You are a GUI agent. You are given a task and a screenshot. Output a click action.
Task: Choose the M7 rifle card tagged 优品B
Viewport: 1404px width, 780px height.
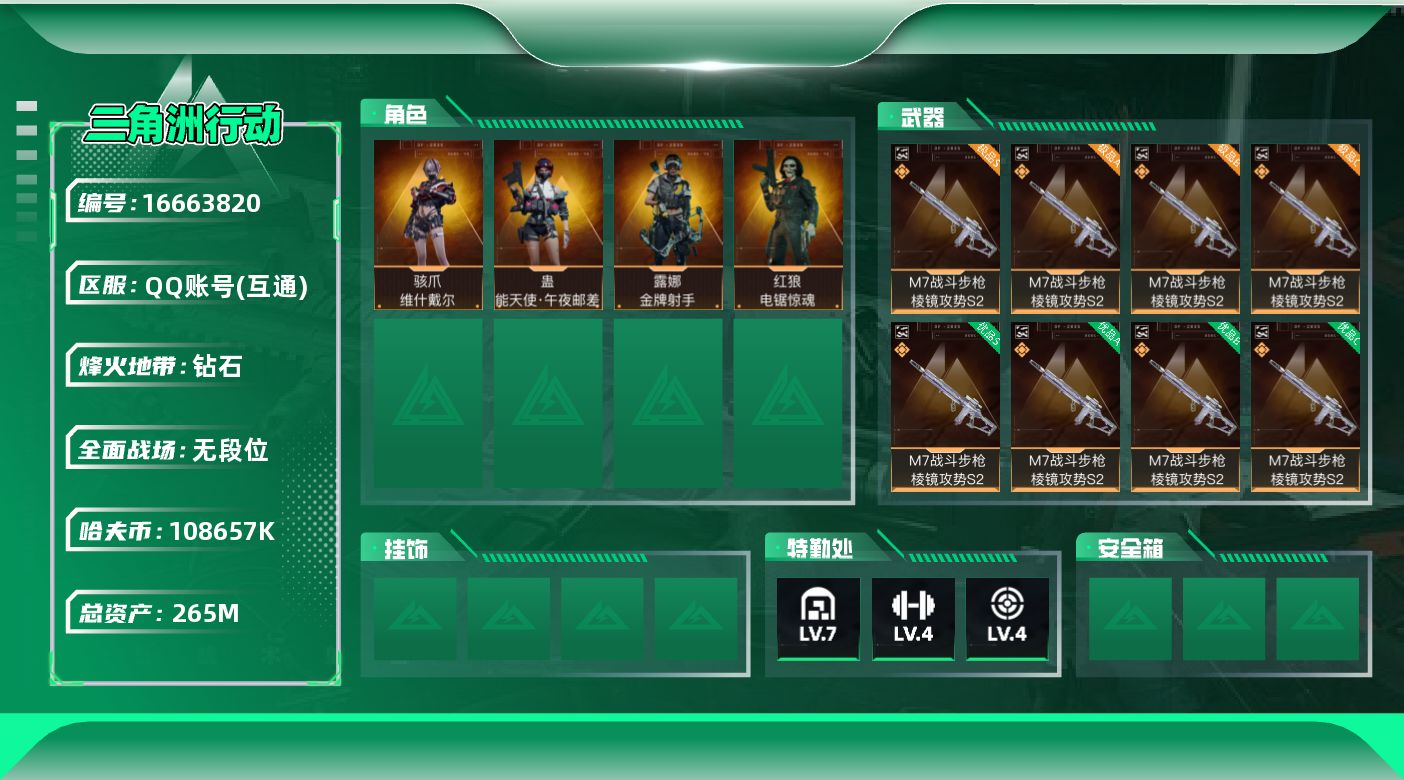point(1185,406)
